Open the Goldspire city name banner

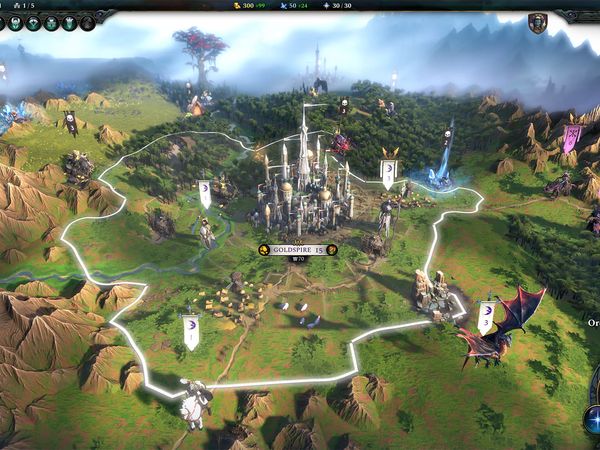coord(296,250)
